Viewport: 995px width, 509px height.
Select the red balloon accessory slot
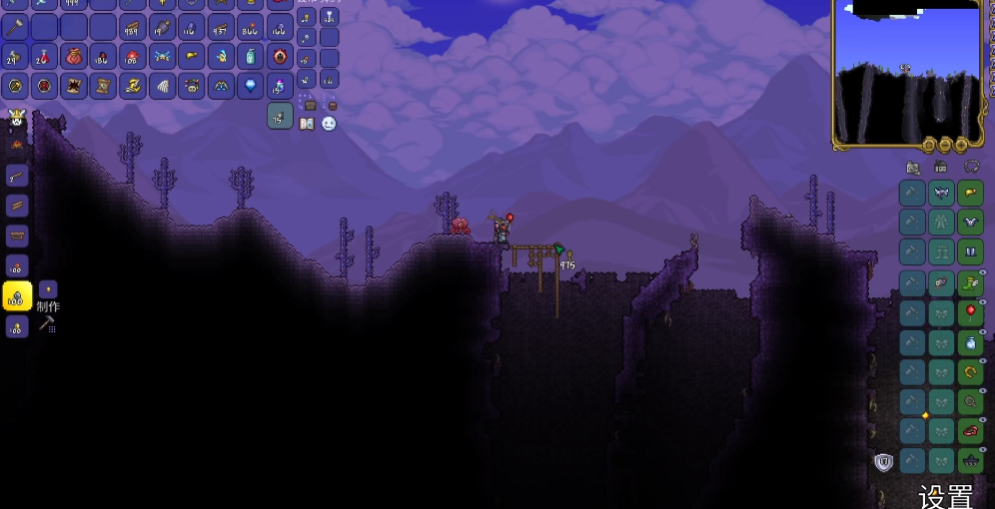point(970,313)
